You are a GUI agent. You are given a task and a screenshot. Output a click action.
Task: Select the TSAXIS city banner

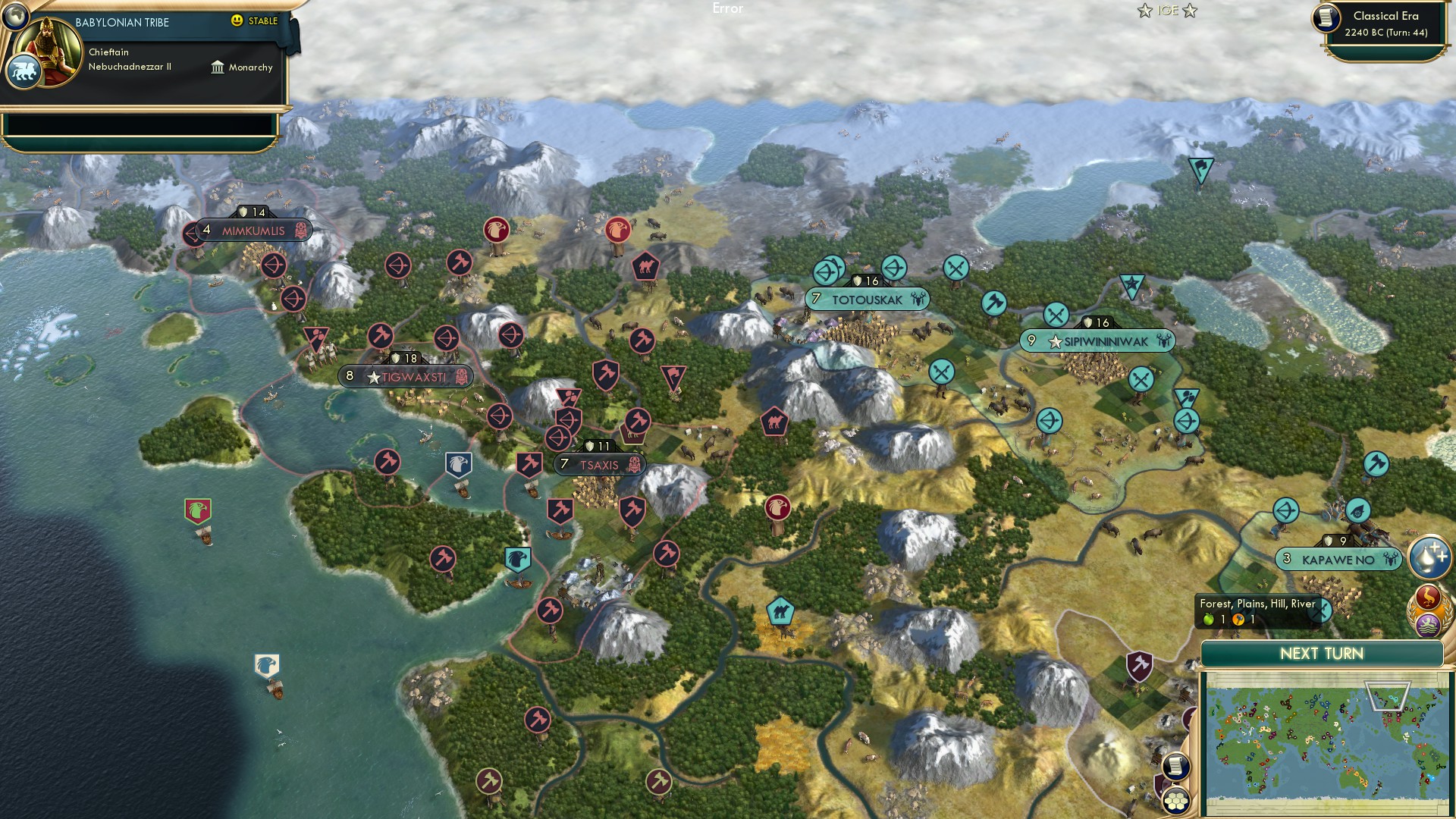pyautogui.click(x=598, y=464)
